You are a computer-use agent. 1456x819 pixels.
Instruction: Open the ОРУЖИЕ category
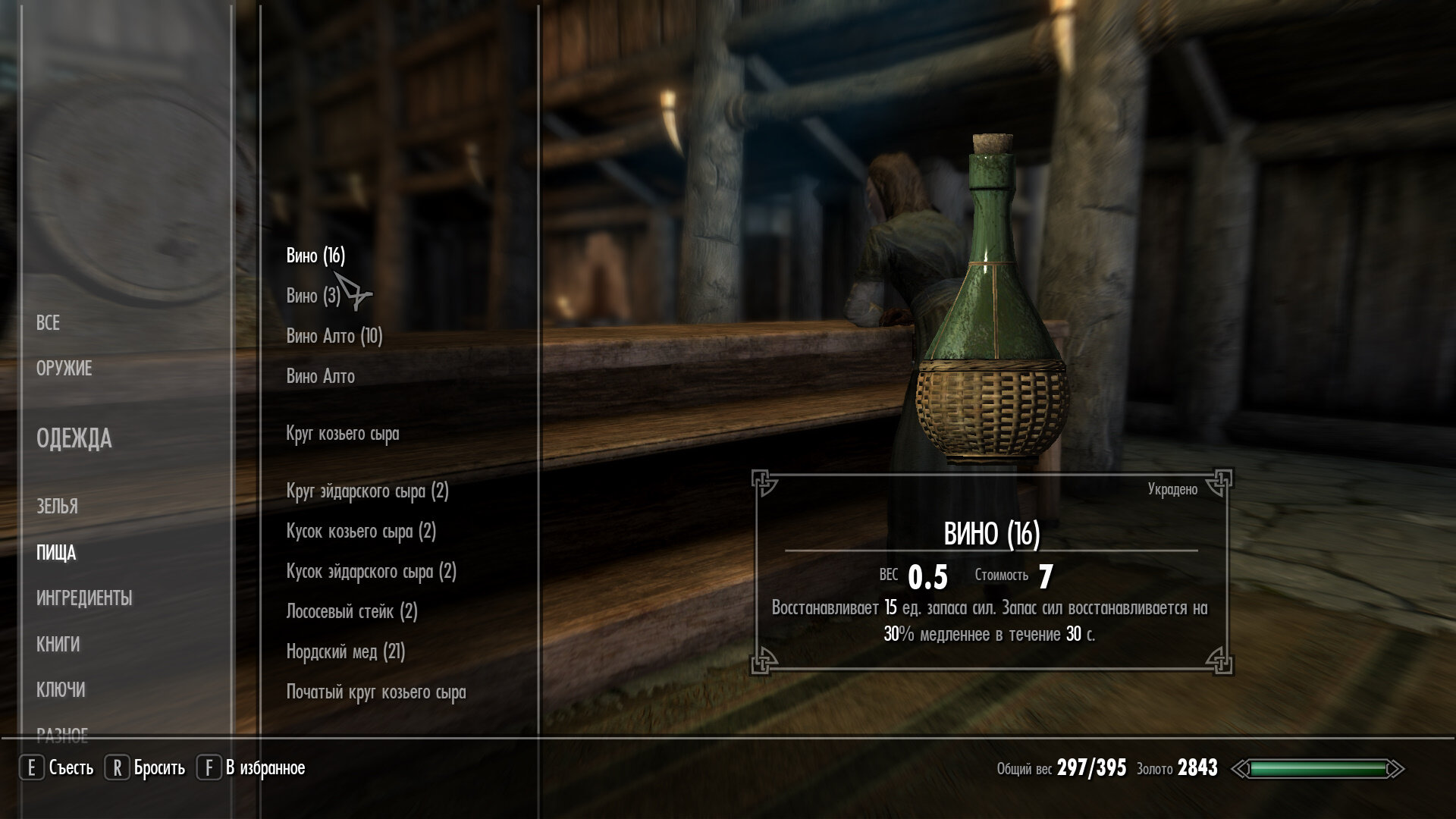[64, 369]
